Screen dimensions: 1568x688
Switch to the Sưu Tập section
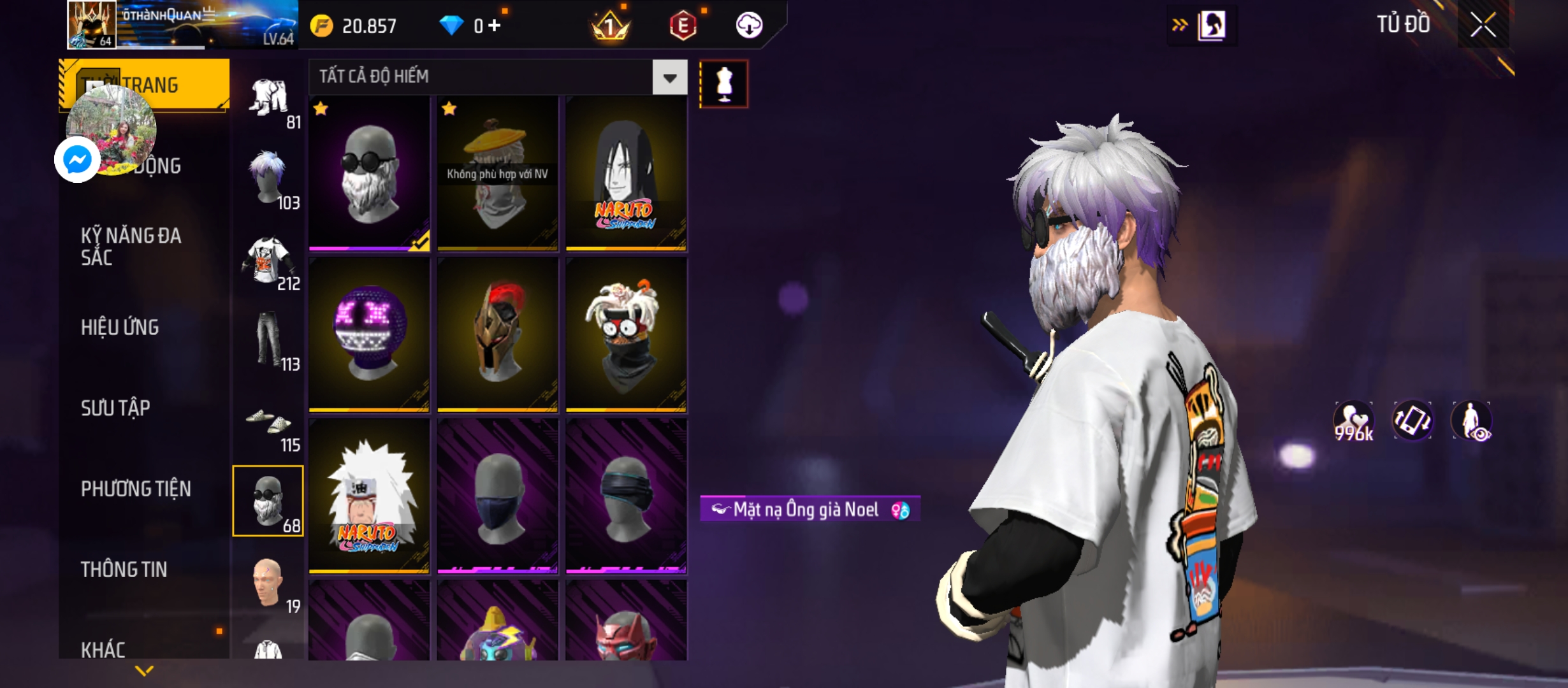pos(115,408)
